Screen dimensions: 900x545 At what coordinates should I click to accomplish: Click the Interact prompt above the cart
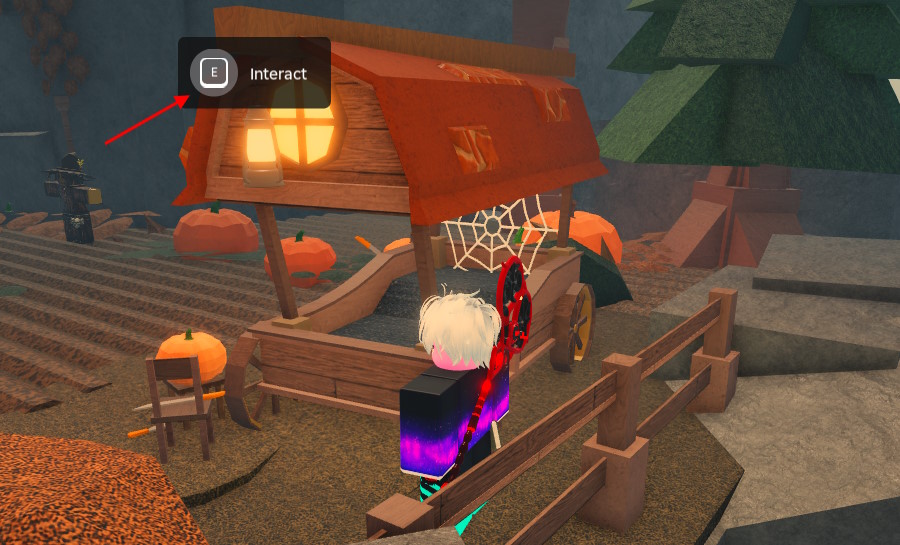coord(254,73)
